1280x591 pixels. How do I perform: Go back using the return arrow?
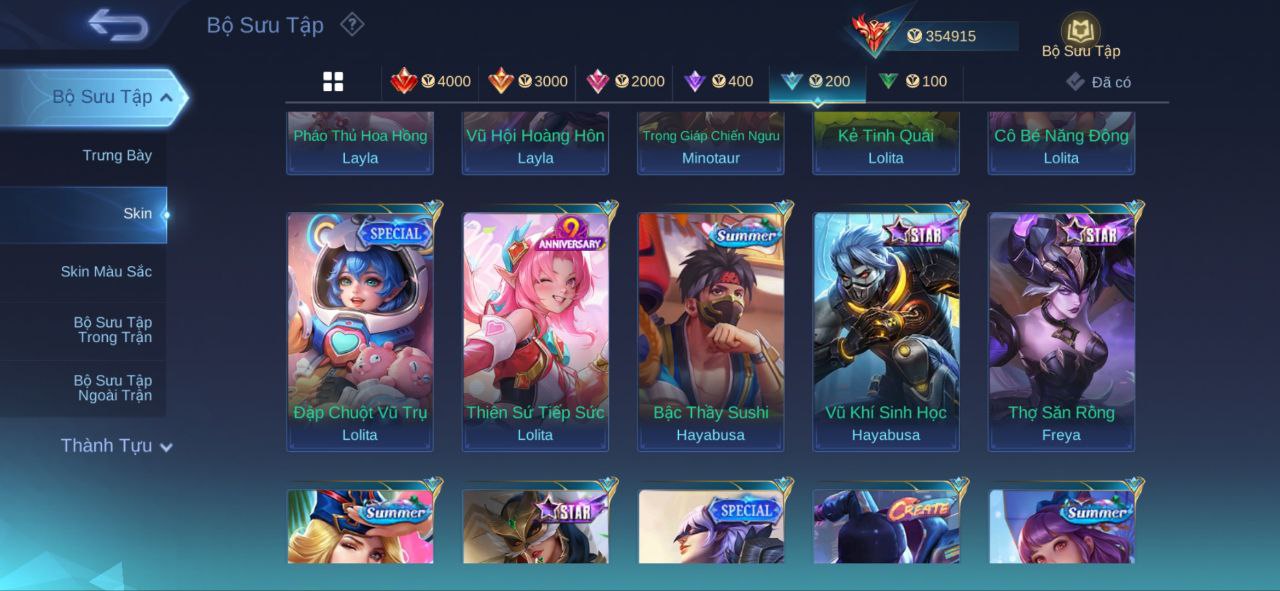click(117, 25)
